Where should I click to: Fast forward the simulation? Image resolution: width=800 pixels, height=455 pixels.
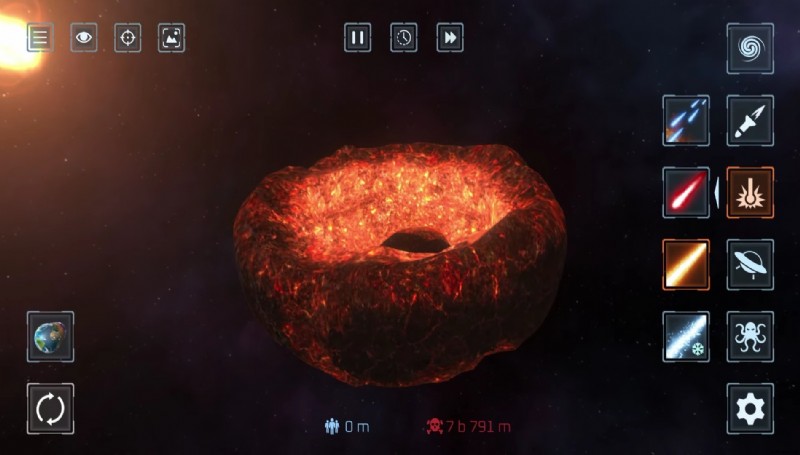pyautogui.click(x=451, y=38)
